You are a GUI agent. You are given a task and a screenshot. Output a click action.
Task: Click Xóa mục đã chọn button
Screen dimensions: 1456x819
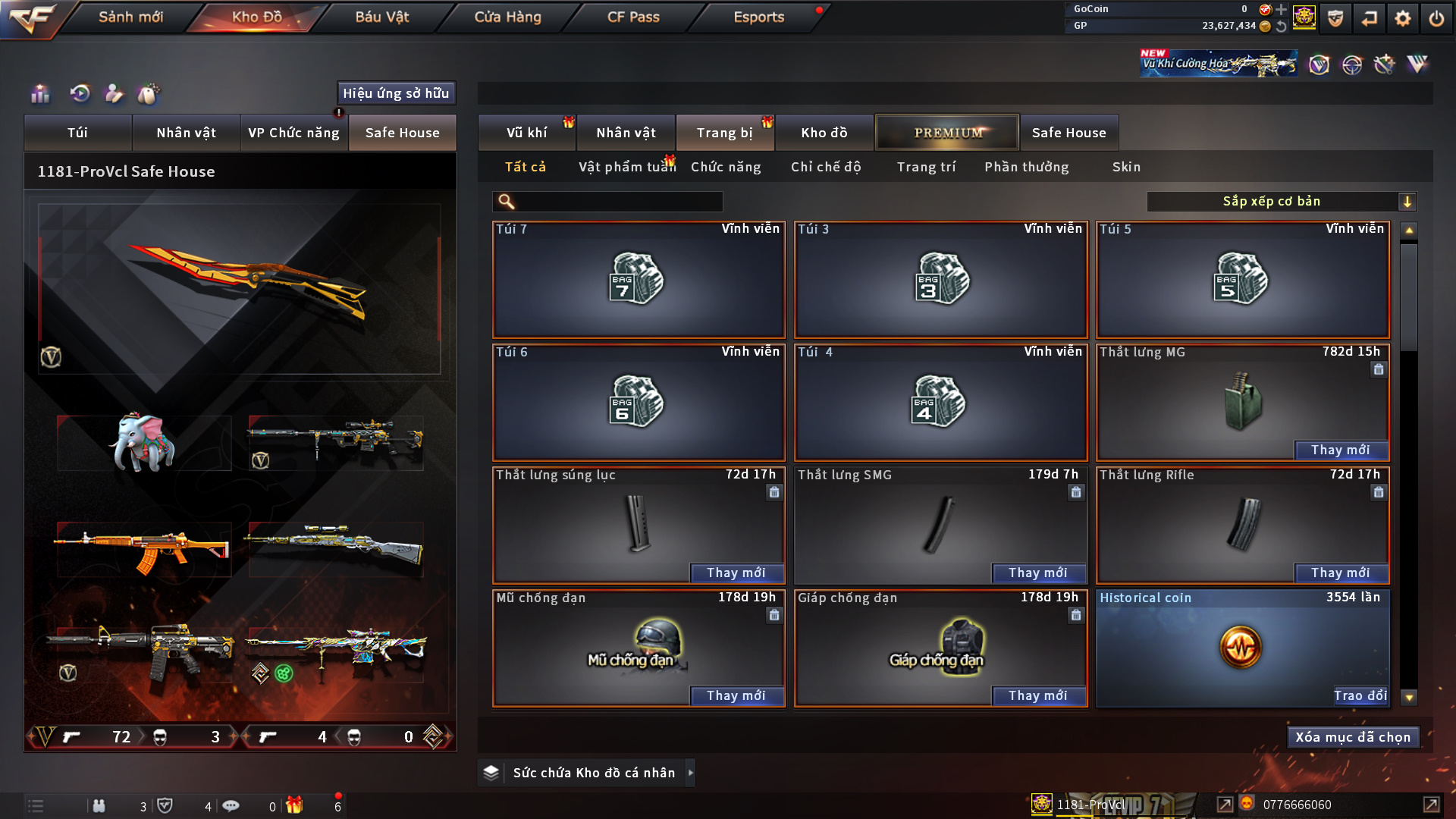[x=1353, y=737]
